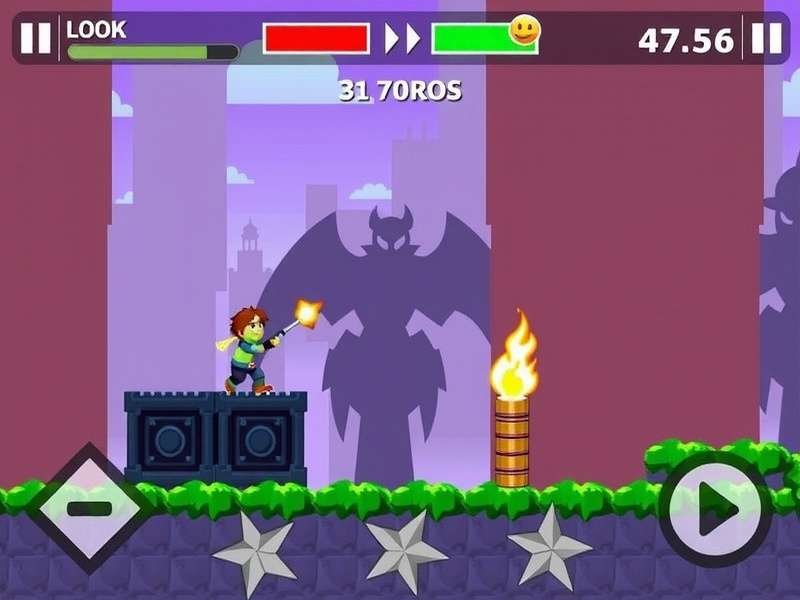Click the pause button beside the LOOK label

point(35,39)
